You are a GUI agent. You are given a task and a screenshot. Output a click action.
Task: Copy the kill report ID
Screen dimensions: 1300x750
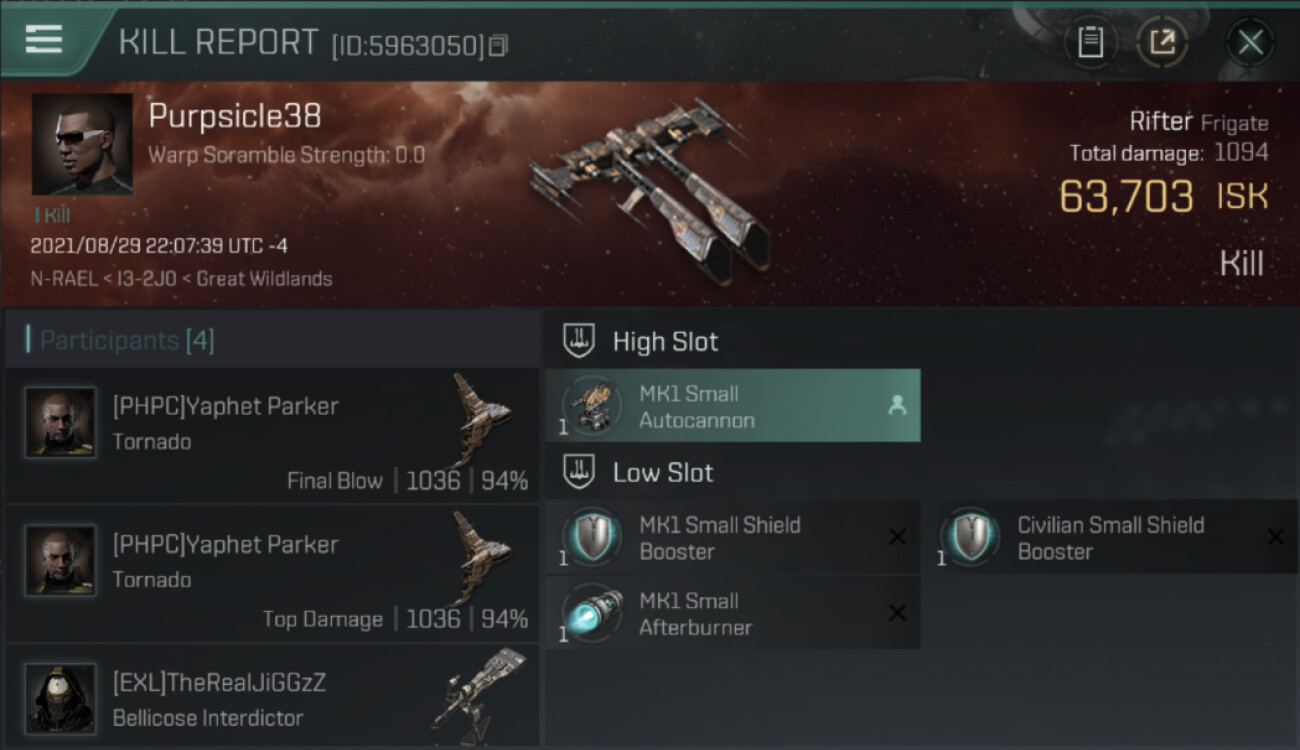(x=498, y=45)
